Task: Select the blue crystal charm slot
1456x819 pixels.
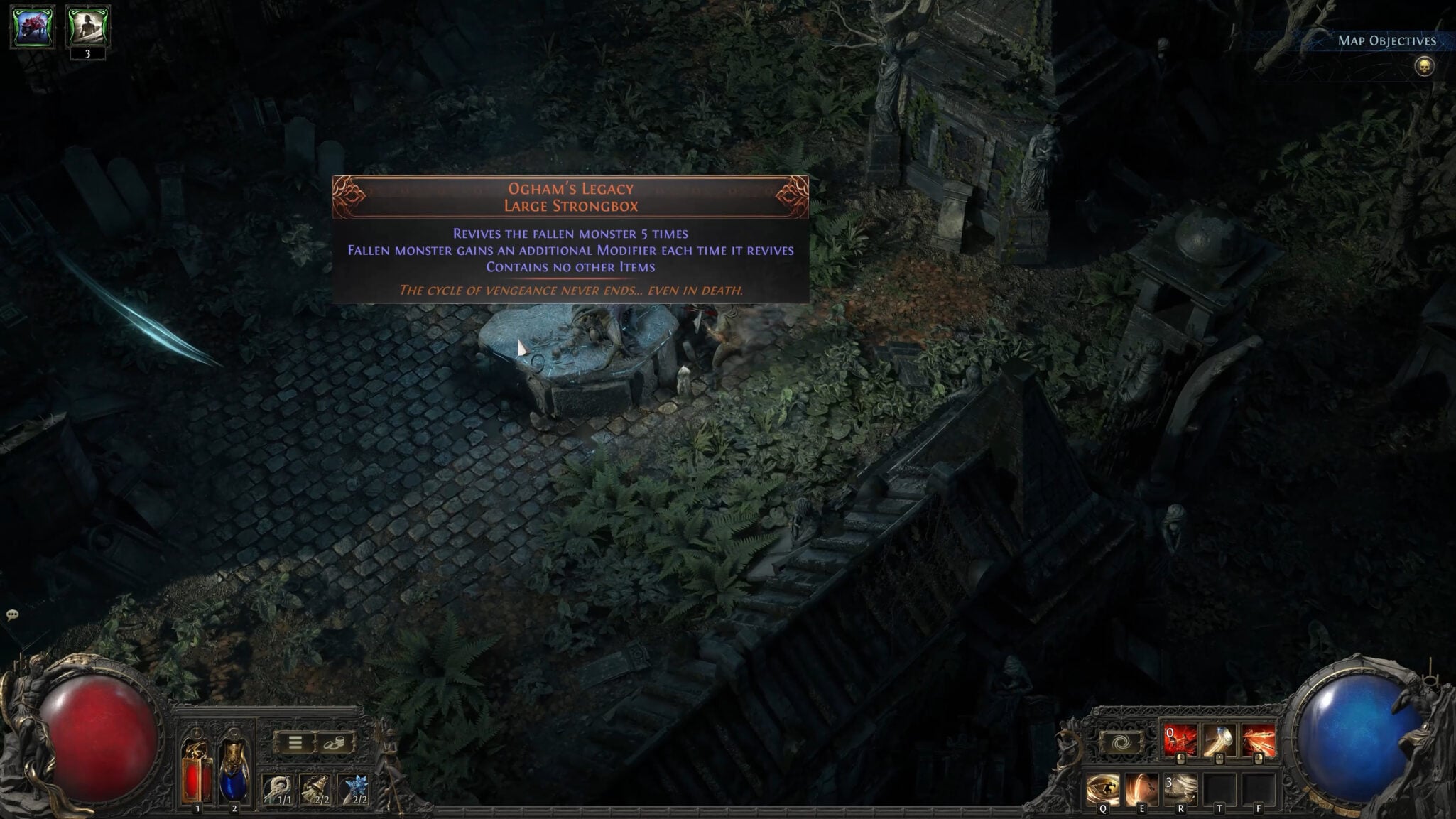Action: point(354,789)
